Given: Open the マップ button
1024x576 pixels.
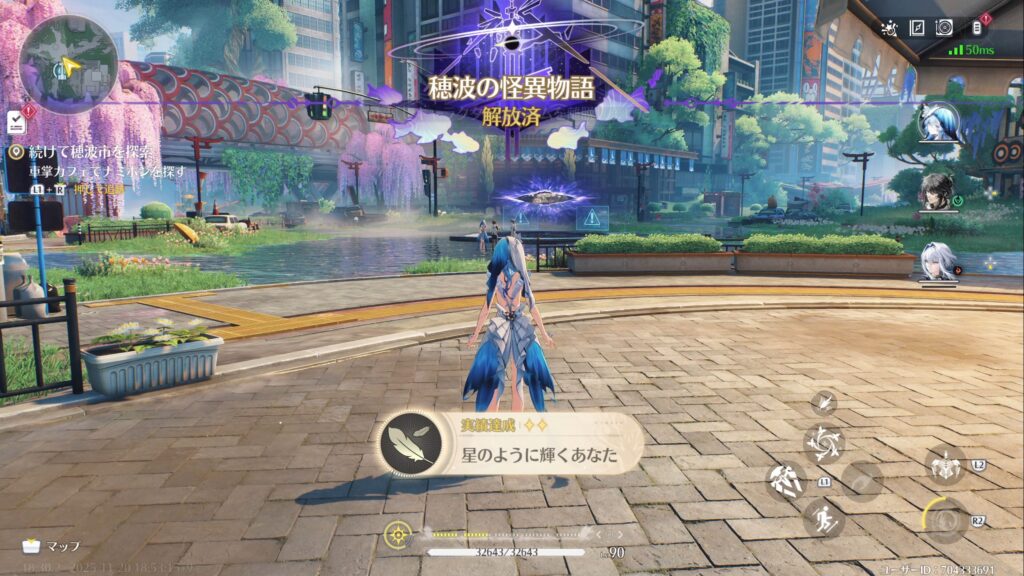Looking at the screenshot, I should click(x=52, y=546).
